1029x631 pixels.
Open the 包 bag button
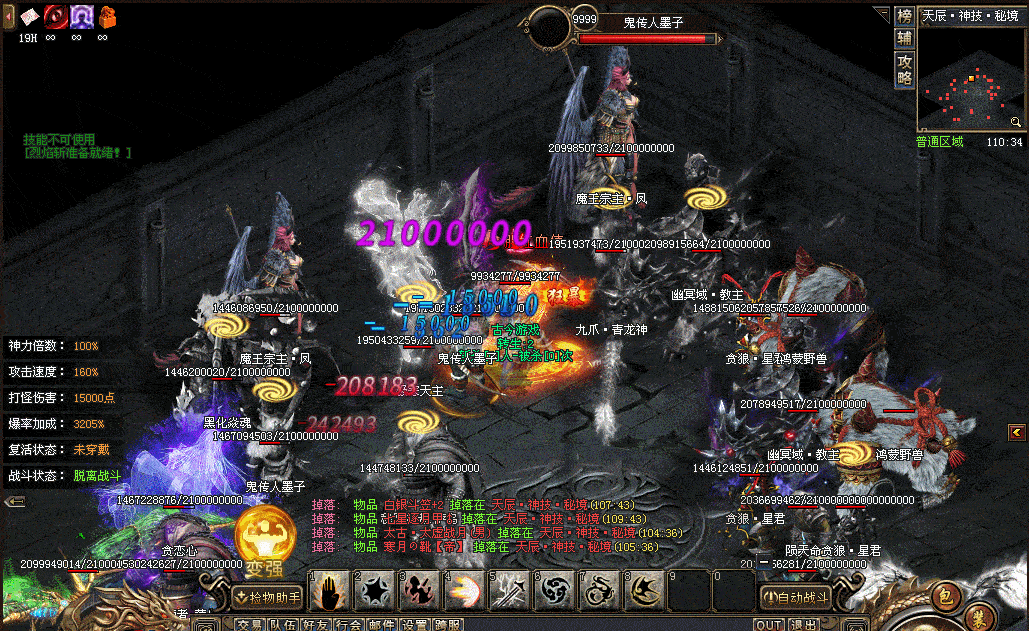[x=943, y=599]
